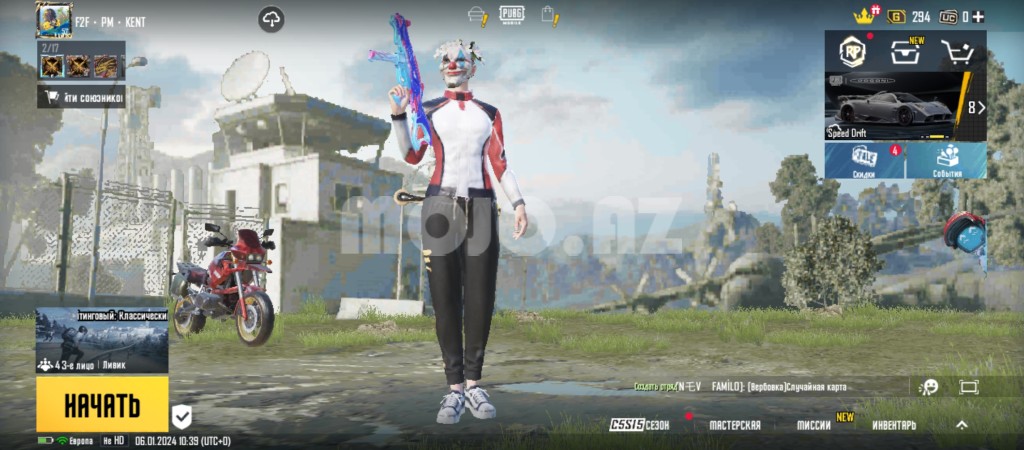Open the Миссии missions menu
Screen dimensions: 1024x450
pos(815,425)
